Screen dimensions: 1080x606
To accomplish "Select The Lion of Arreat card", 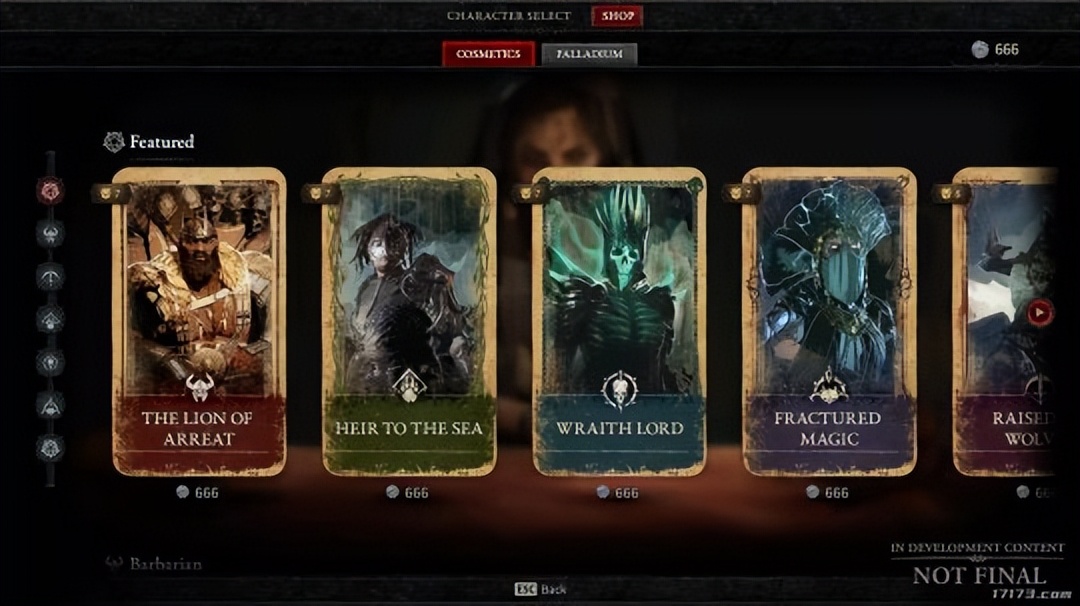I will tap(199, 320).
